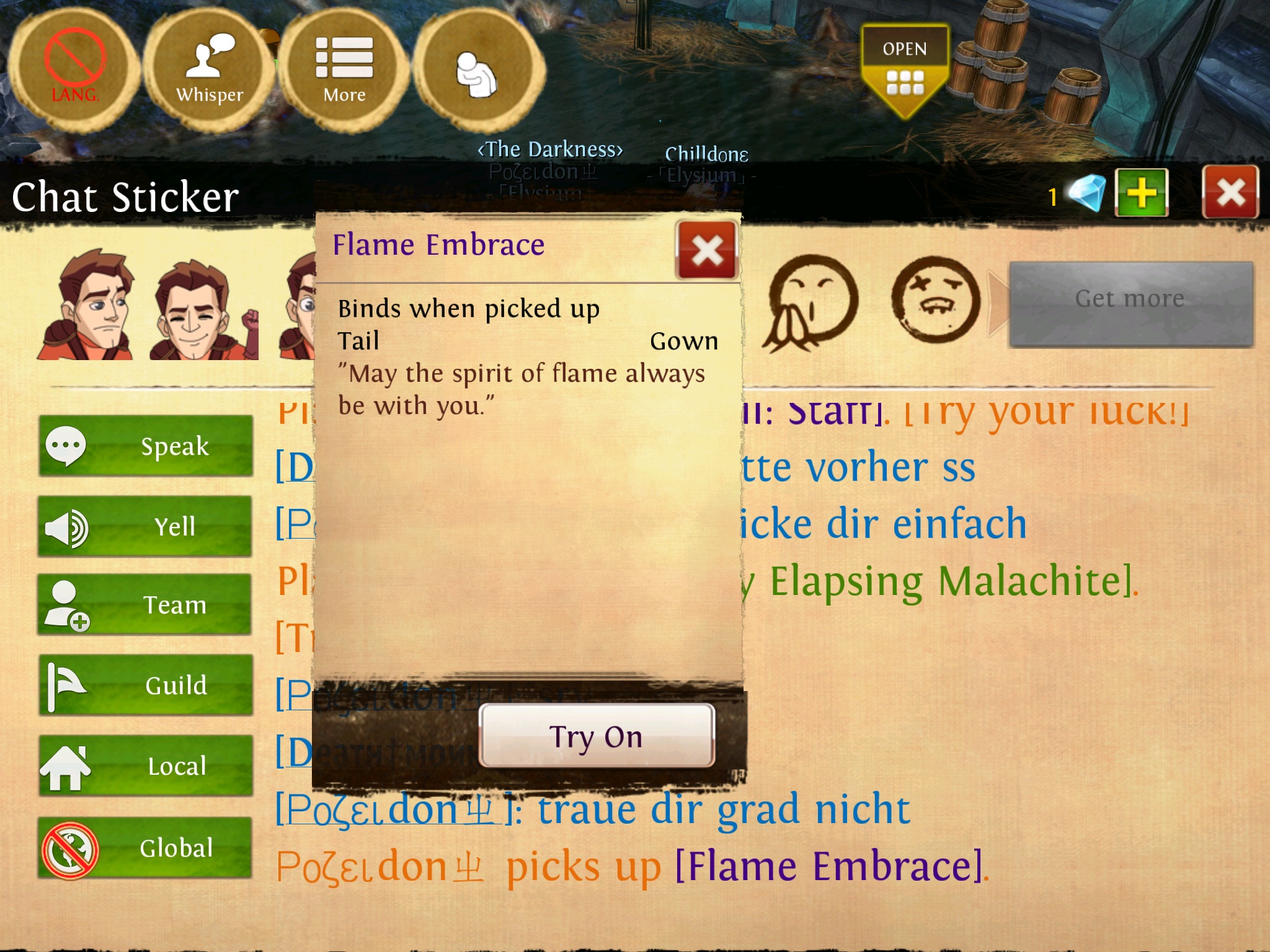Get more chat stickers

click(1130, 300)
